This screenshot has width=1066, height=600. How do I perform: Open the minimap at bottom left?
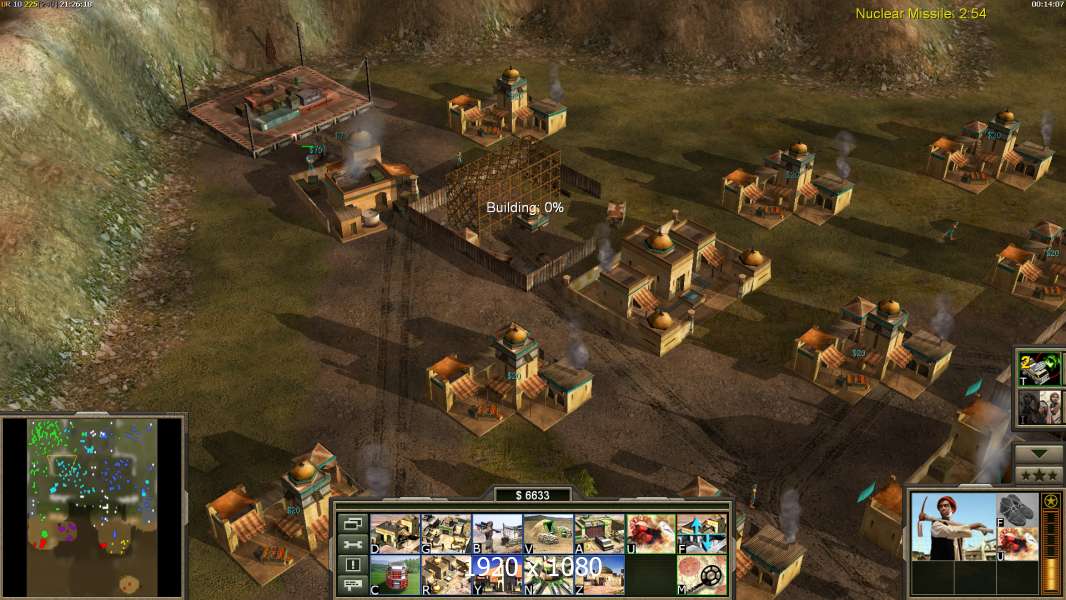tap(92, 507)
